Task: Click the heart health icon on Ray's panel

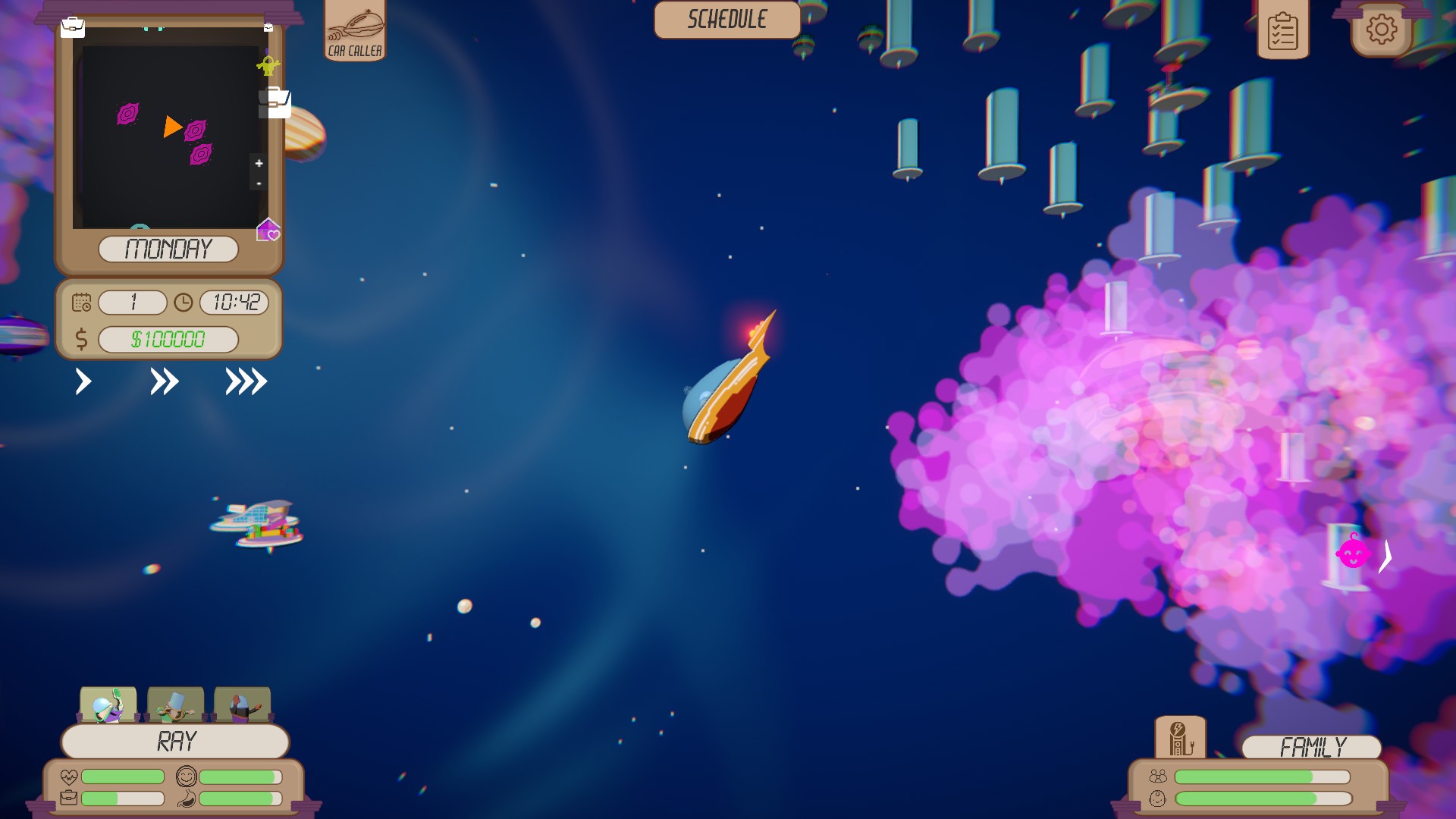Action: pyautogui.click(x=68, y=775)
